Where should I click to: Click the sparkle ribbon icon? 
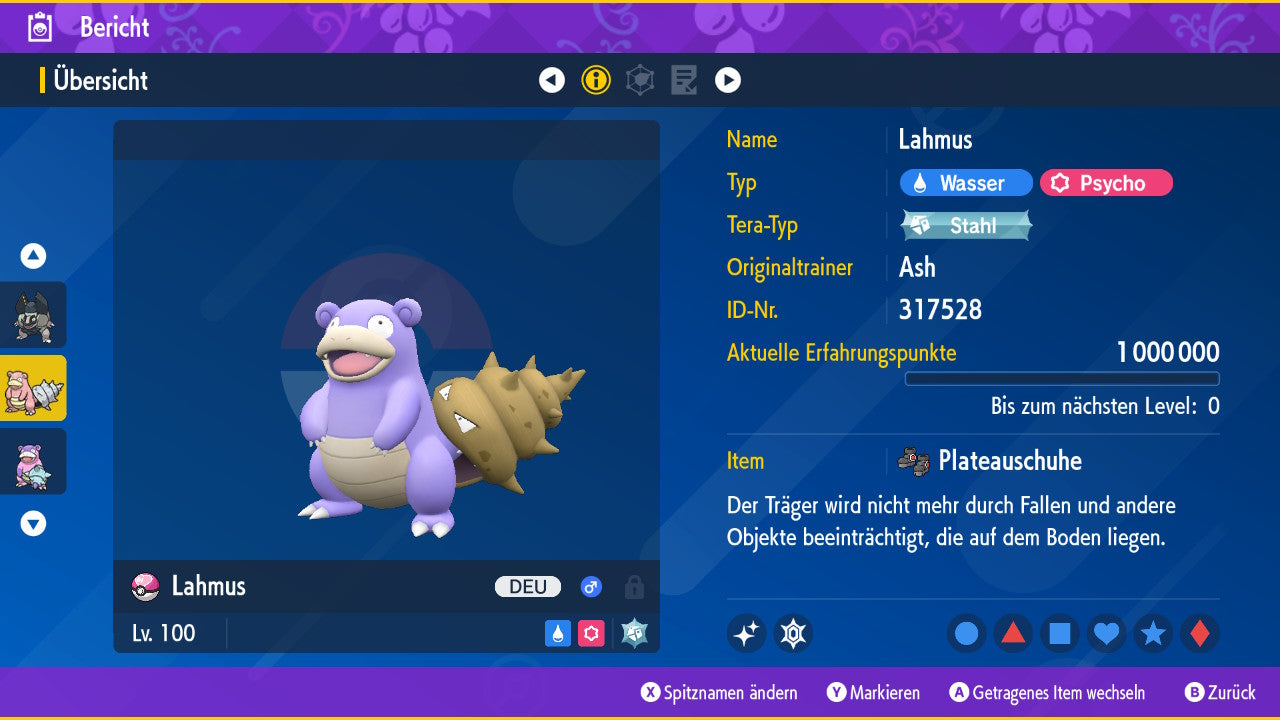pyautogui.click(x=746, y=633)
